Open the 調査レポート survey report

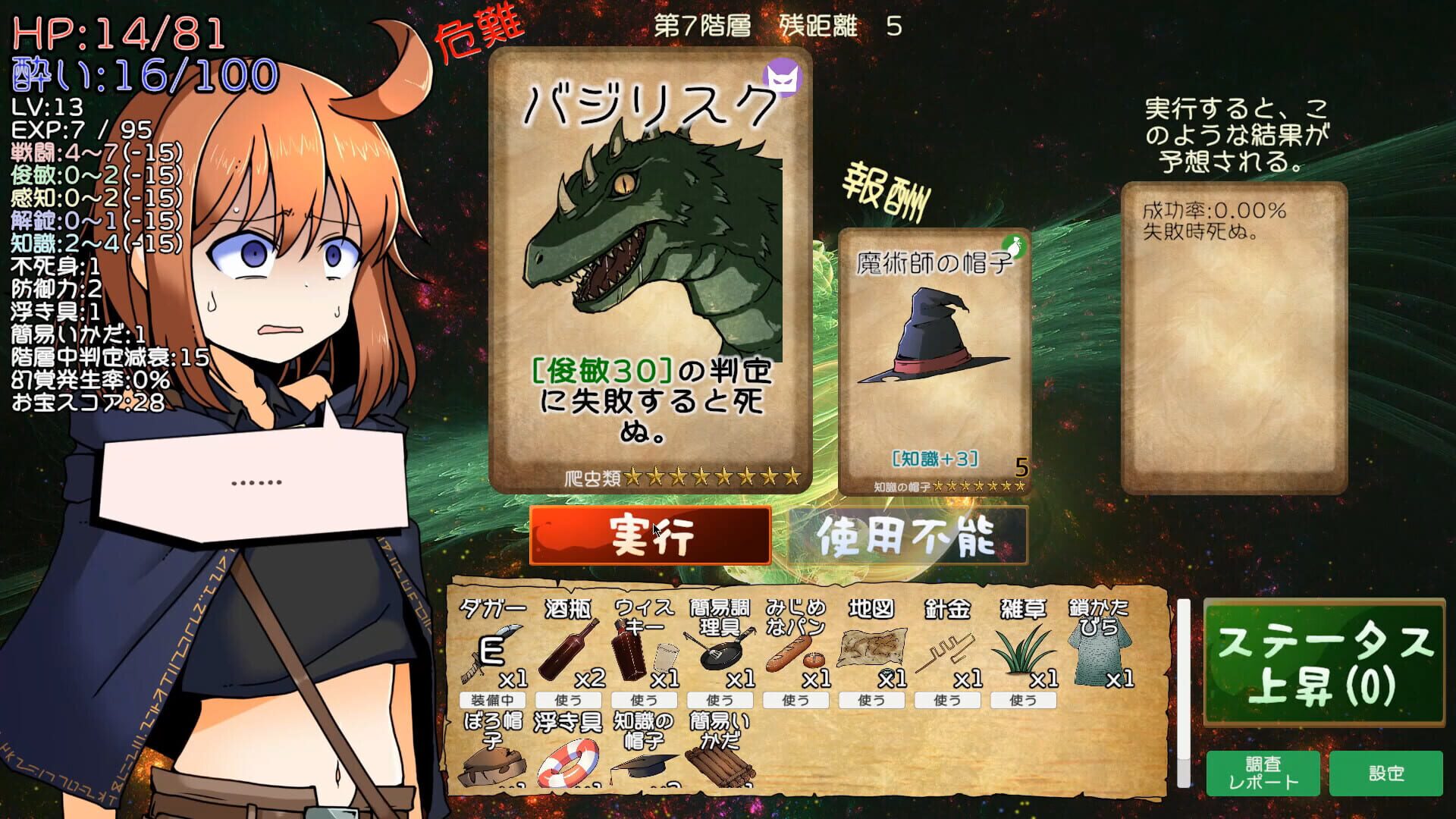(x=1264, y=775)
